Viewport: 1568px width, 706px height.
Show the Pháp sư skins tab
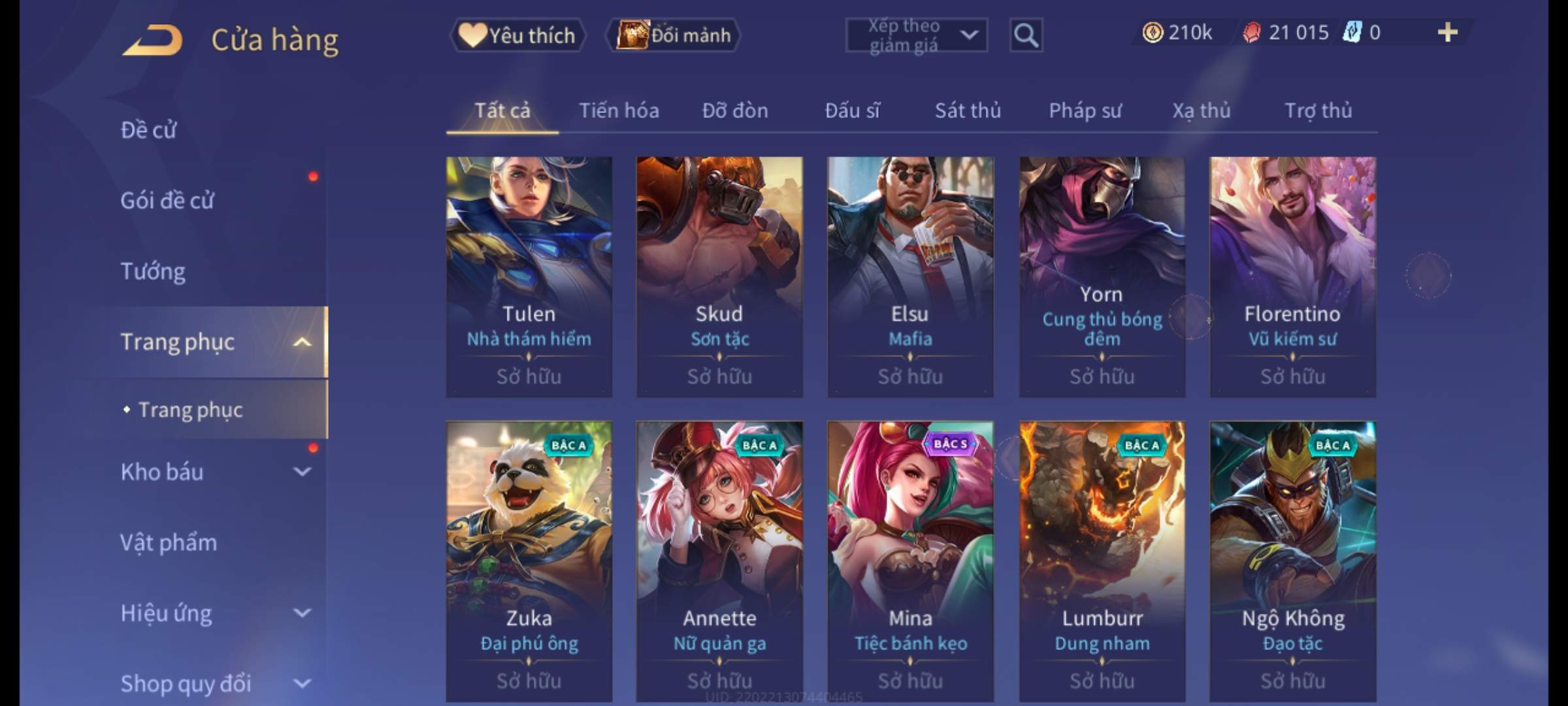[x=1085, y=110]
